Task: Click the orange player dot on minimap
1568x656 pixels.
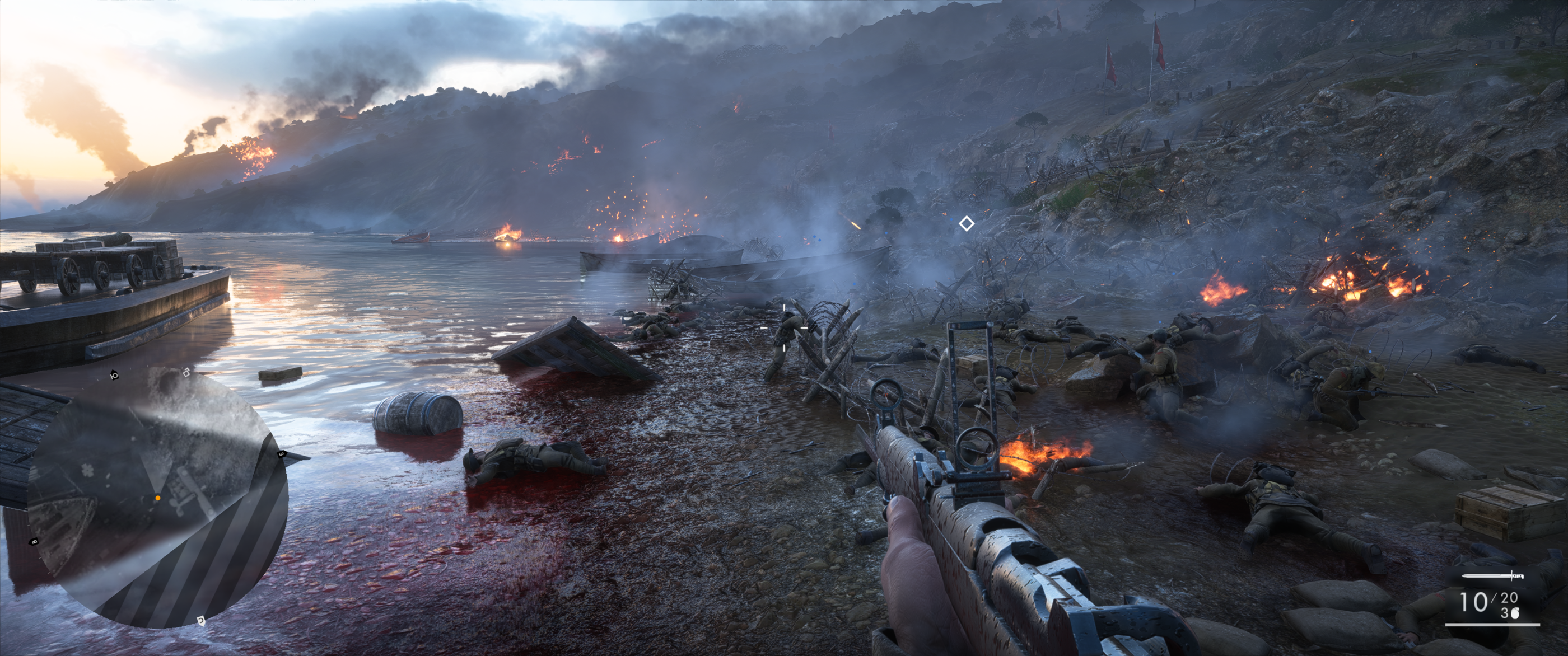Action: coord(158,498)
